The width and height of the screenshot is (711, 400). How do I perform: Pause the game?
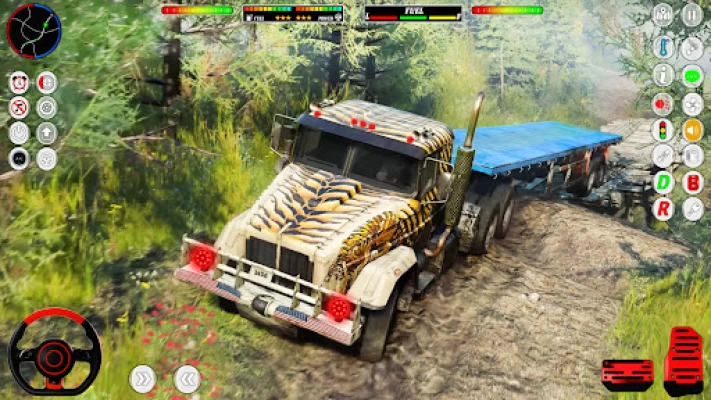(691, 15)
